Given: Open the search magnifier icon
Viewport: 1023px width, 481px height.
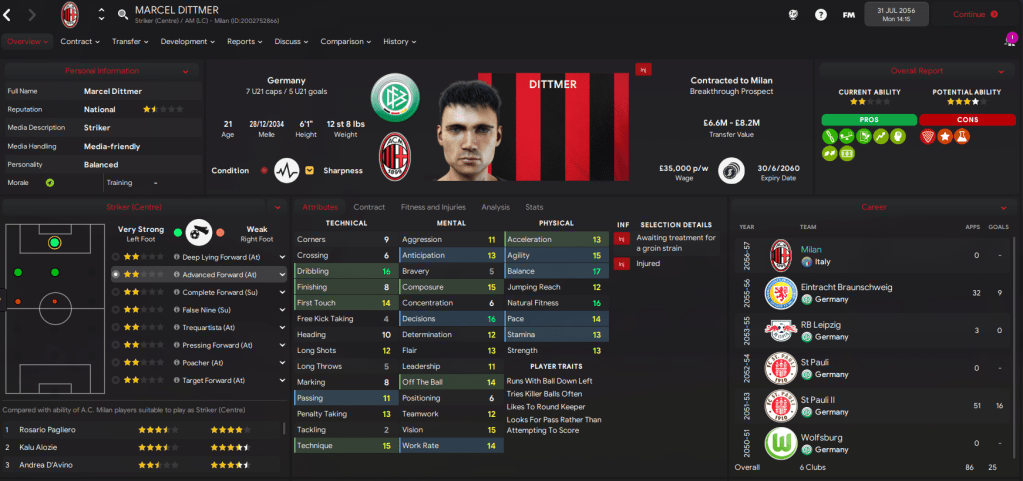Looking at the screenshot, I should pos(122,15).
